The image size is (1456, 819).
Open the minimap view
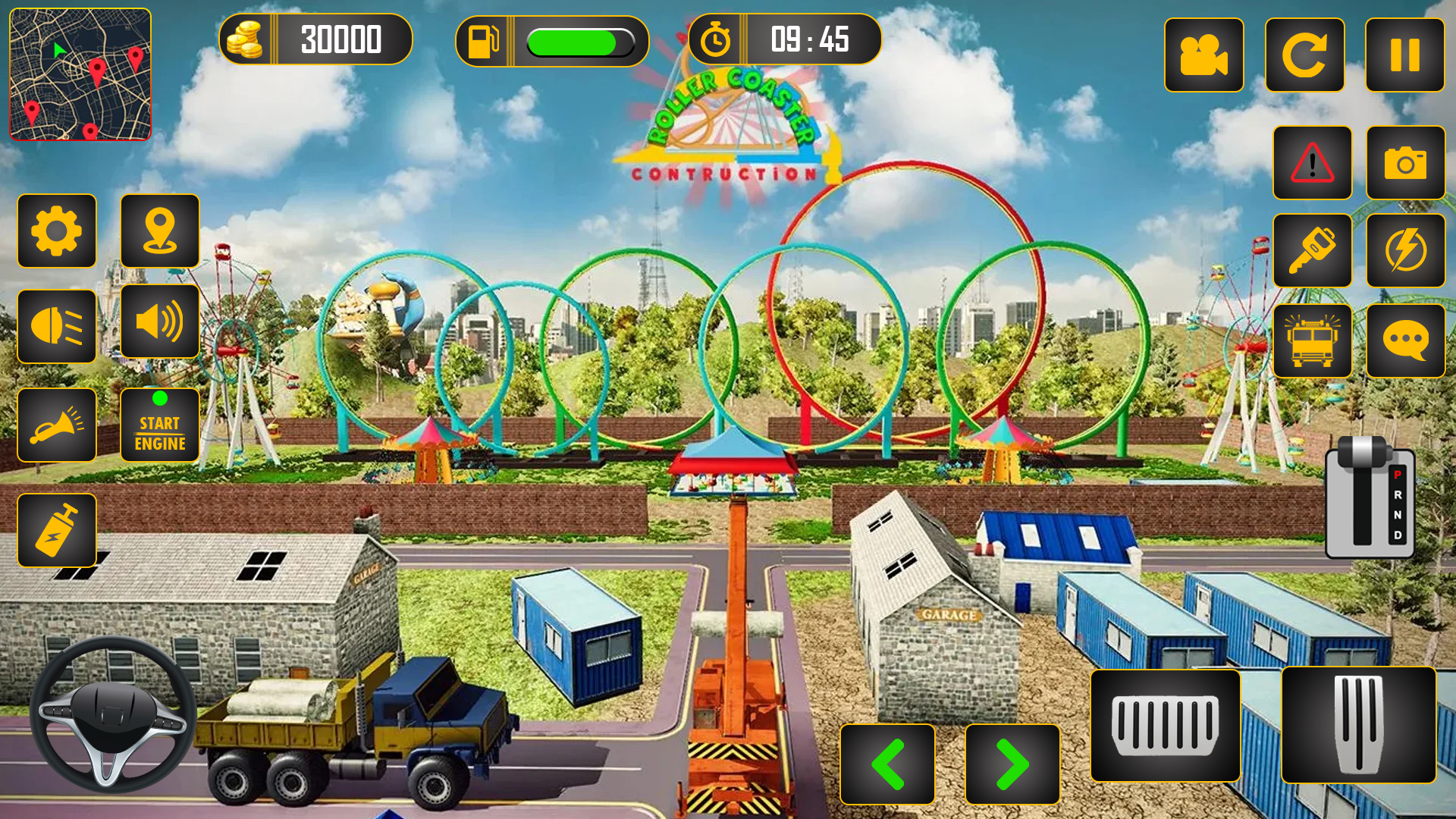click(x=80, y=74)
